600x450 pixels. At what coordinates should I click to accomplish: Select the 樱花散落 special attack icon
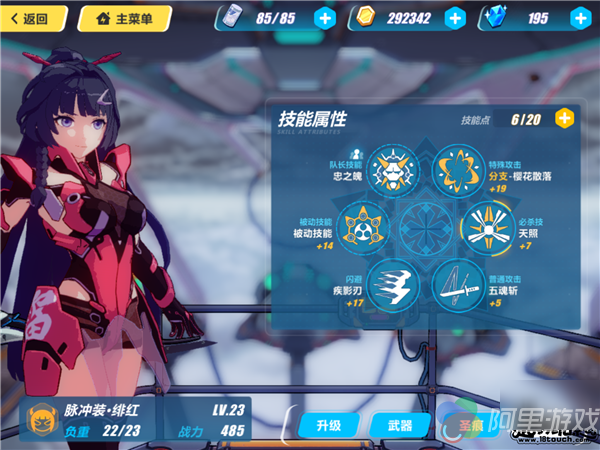[458, 172]
